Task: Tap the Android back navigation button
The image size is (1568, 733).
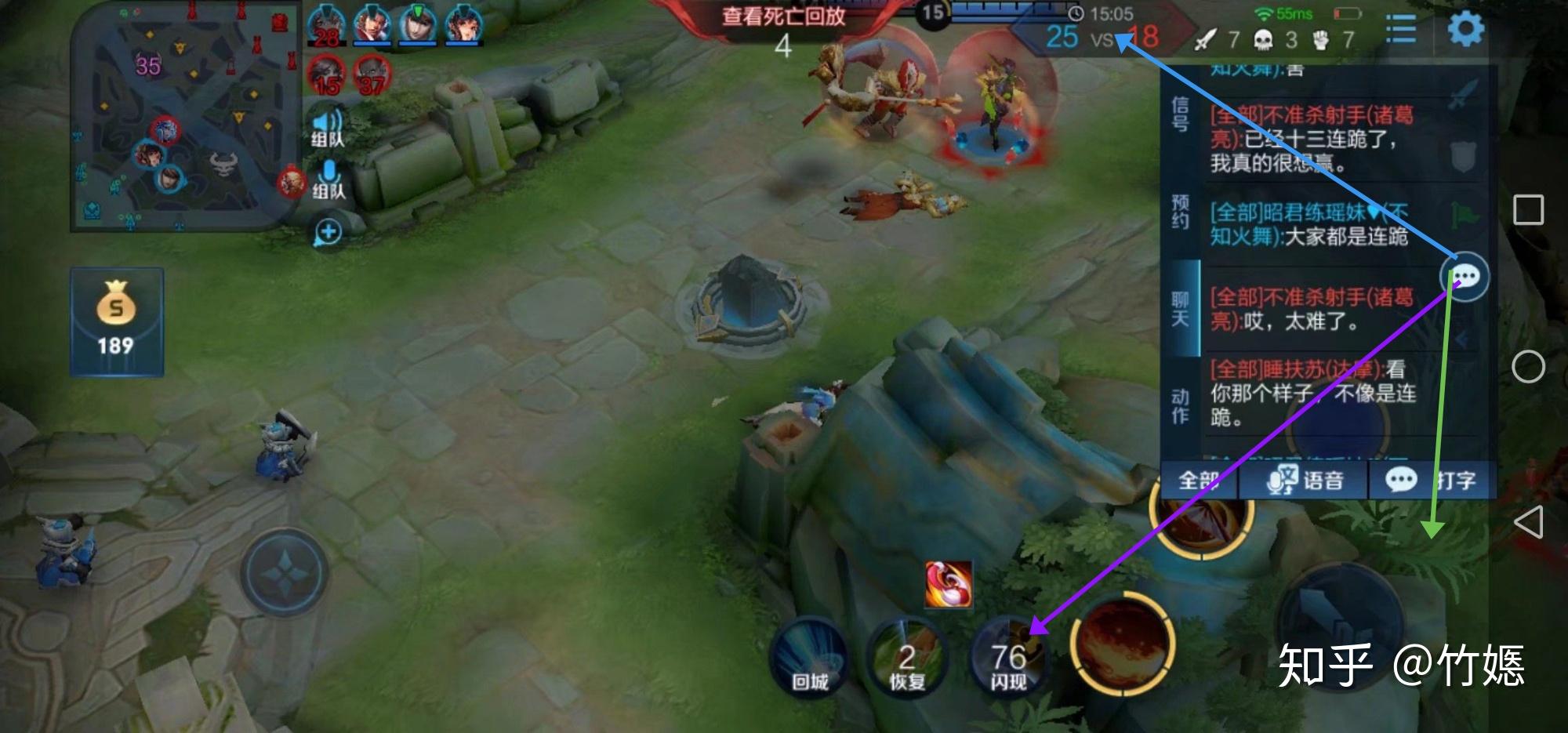Action: (1528, 522)
